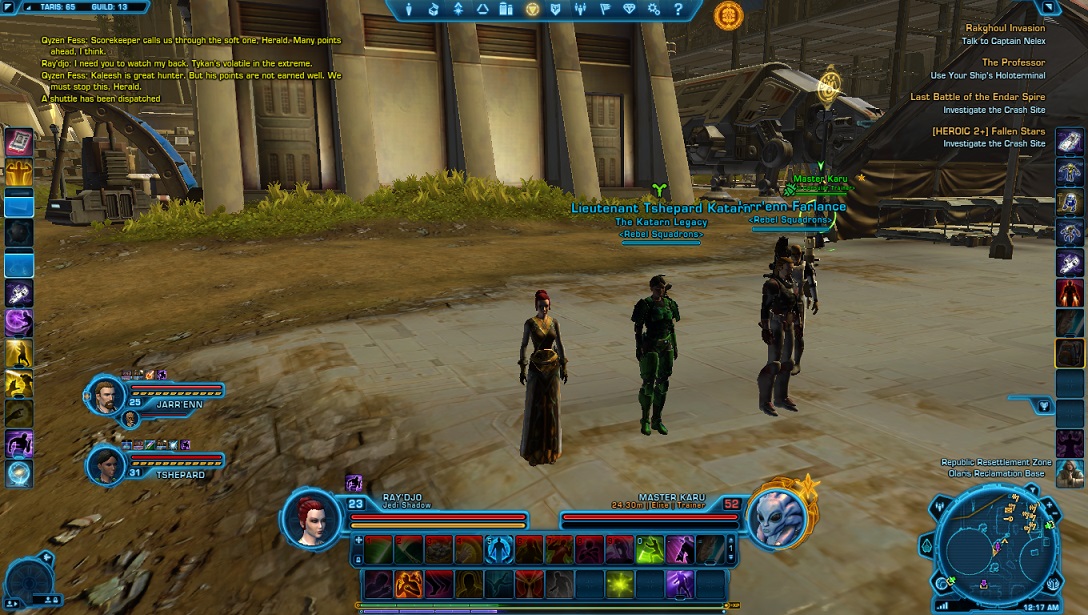Open the settings gear in top menu

point(654,9)
